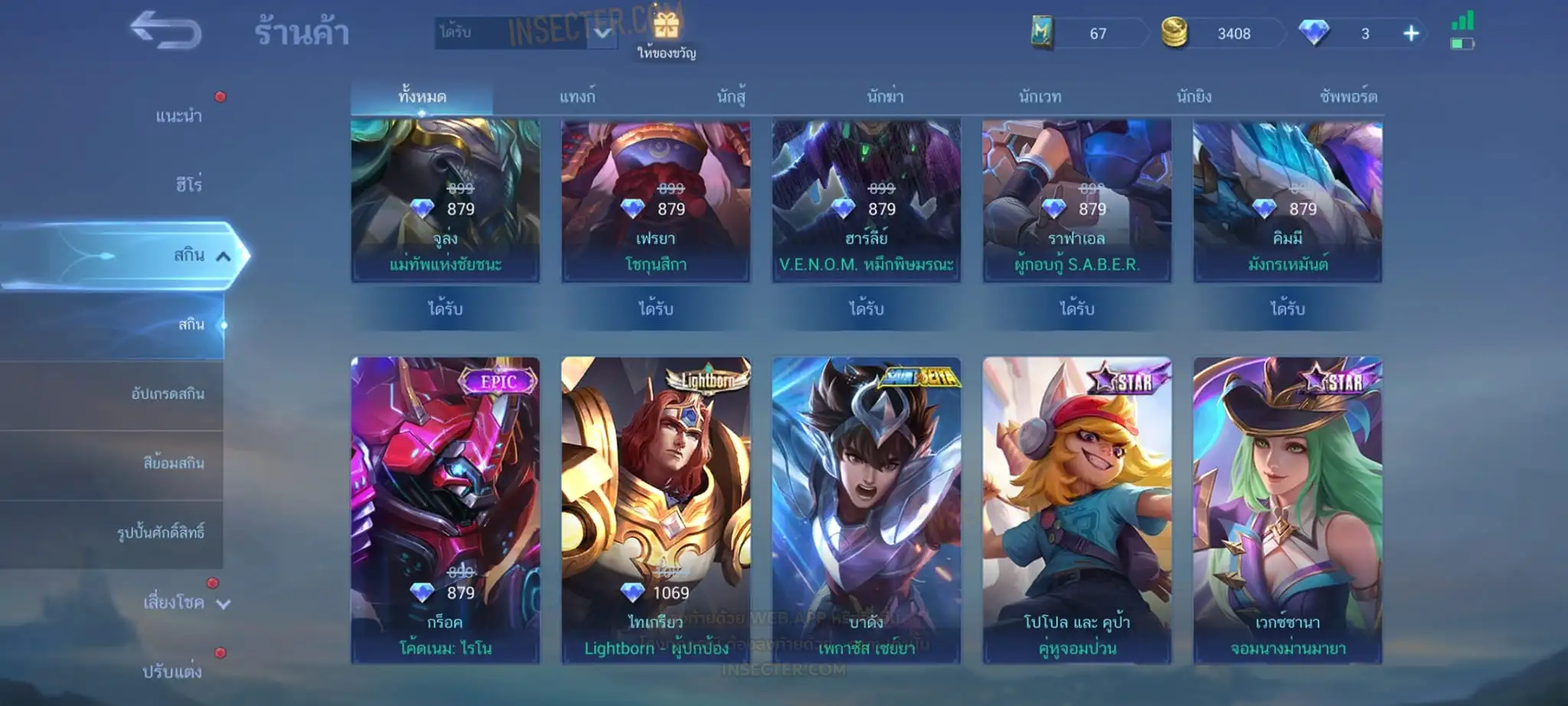Select the สียอมสกิน submenu
The image size is (1568, 706).
[173, 463]
